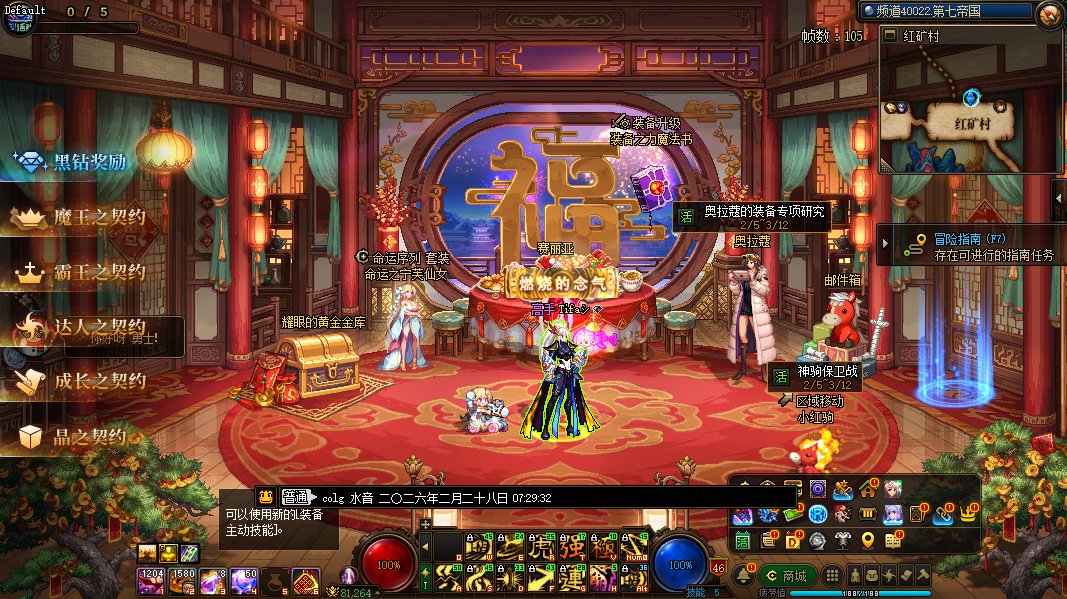
Task: Open the channel selector 频道40022 第七帝国
Action: [943, 11]
